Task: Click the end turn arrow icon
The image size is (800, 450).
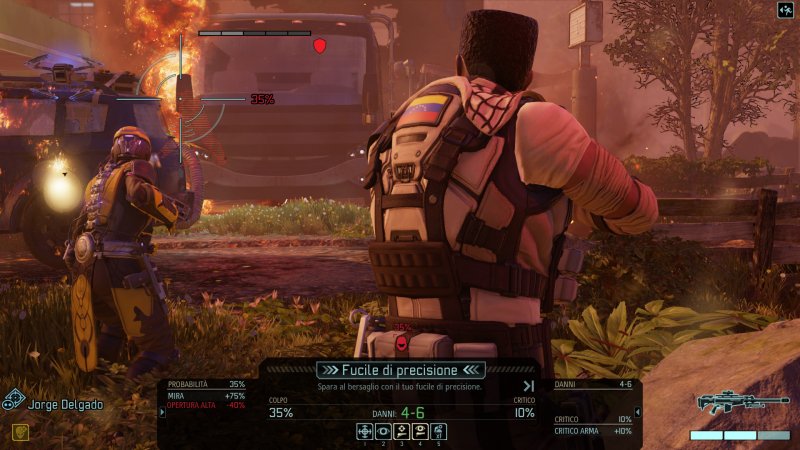Action: coord(529,386)
